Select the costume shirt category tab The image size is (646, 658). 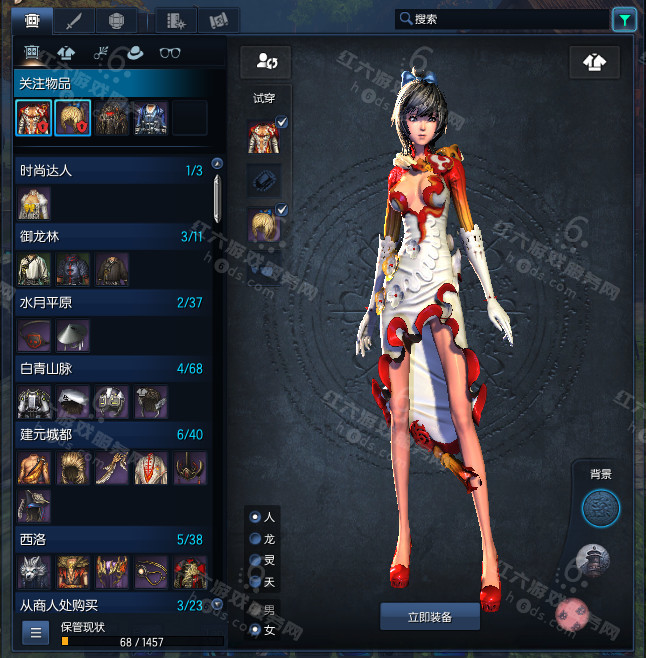pyautogui.click(x=67, y=53)
